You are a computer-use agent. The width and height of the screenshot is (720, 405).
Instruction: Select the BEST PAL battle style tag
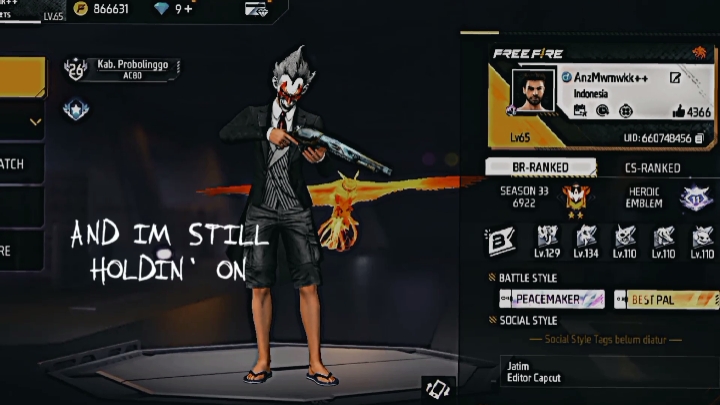[666, 299]
